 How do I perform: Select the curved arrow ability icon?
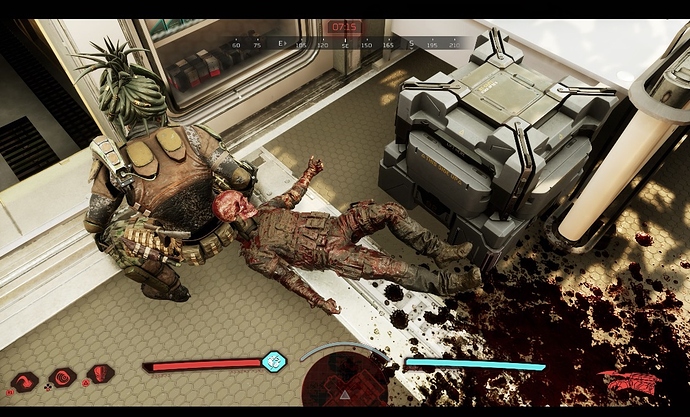tap(25, 380)
